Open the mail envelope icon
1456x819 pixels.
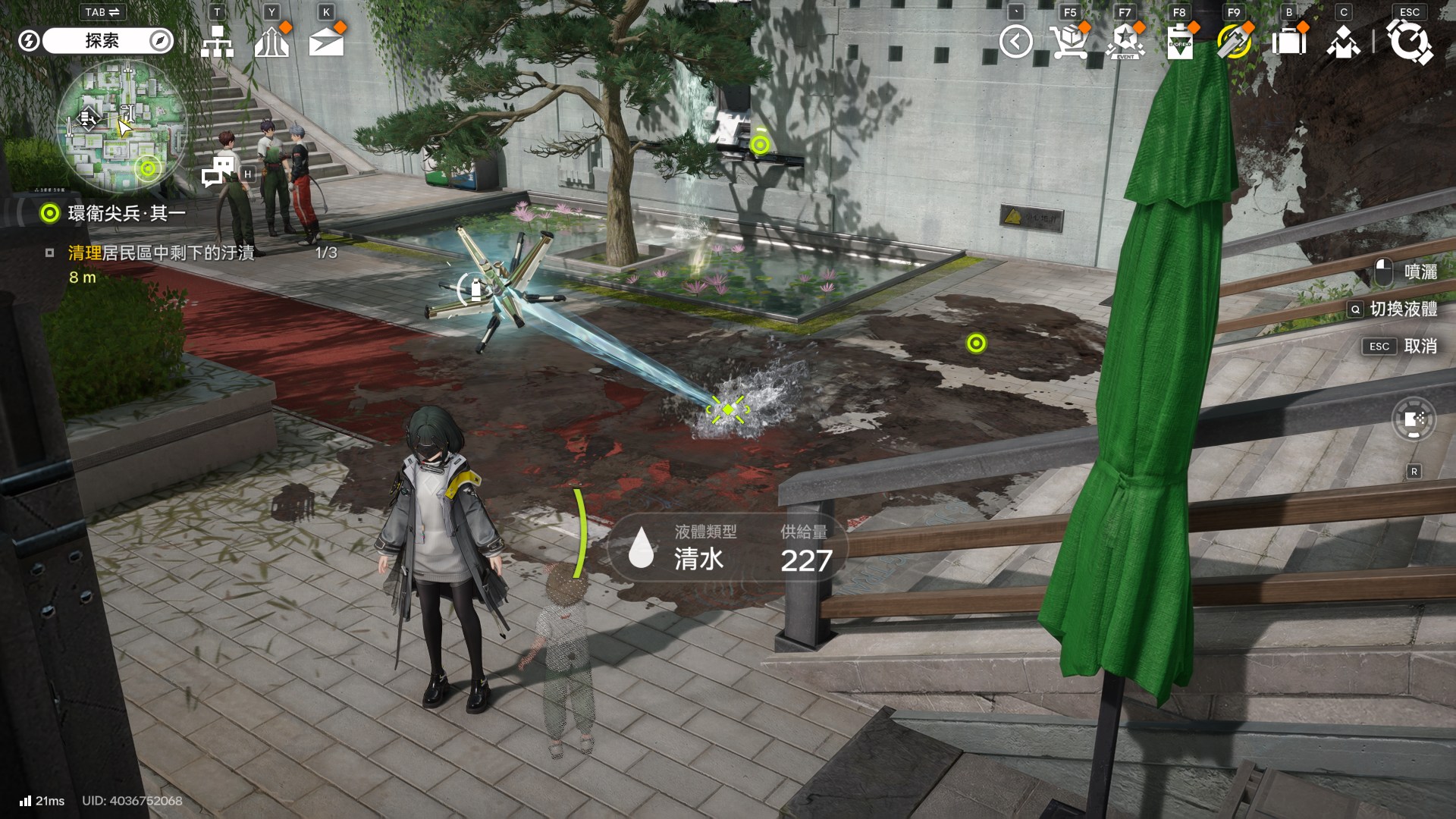[326, 42]
